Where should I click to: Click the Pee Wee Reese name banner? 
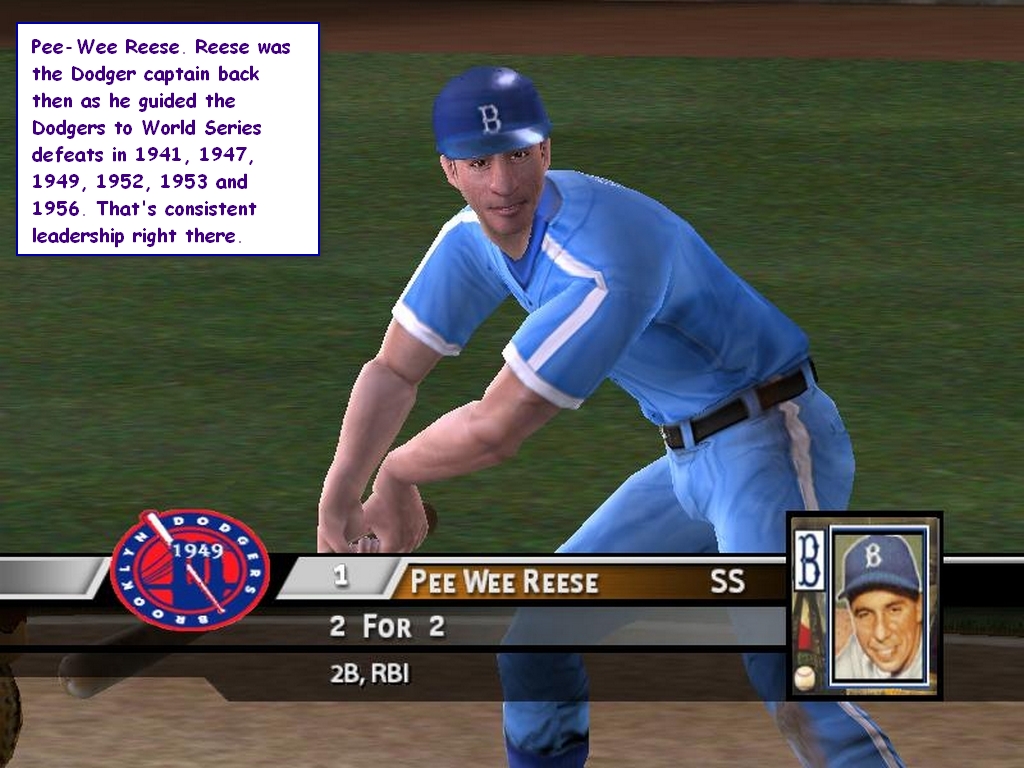point(505,581)
